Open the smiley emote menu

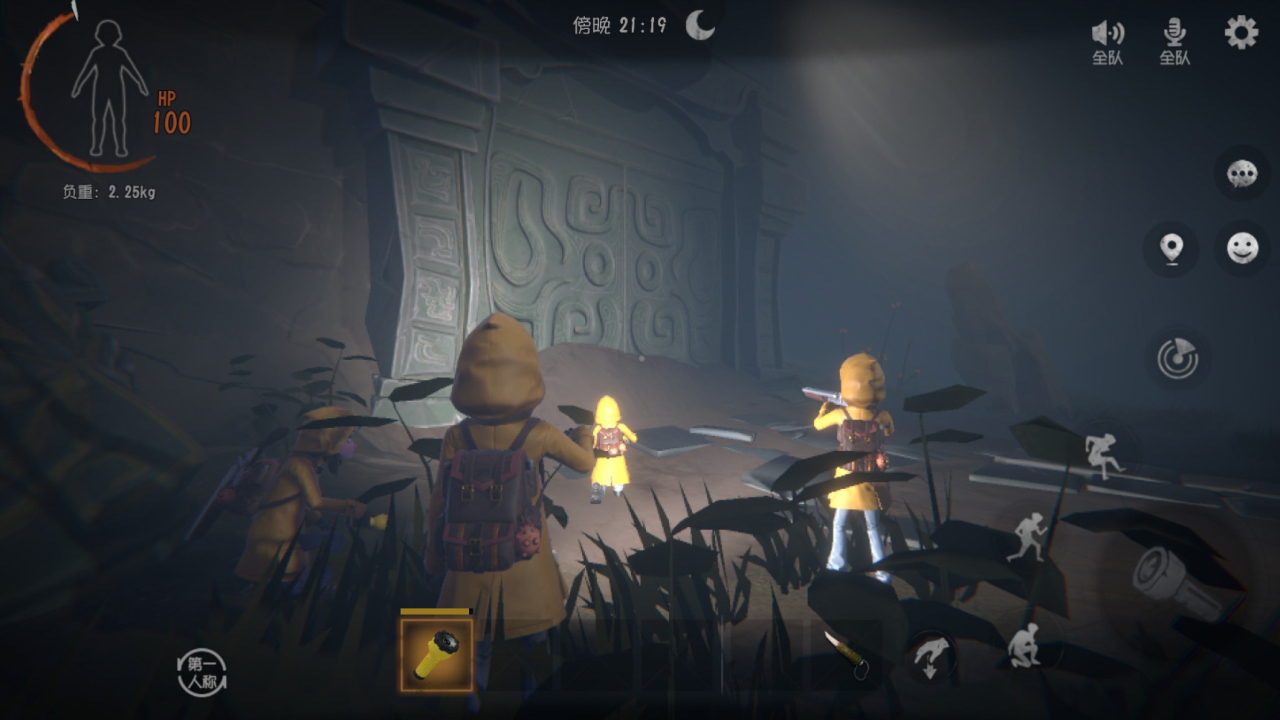1242,248
